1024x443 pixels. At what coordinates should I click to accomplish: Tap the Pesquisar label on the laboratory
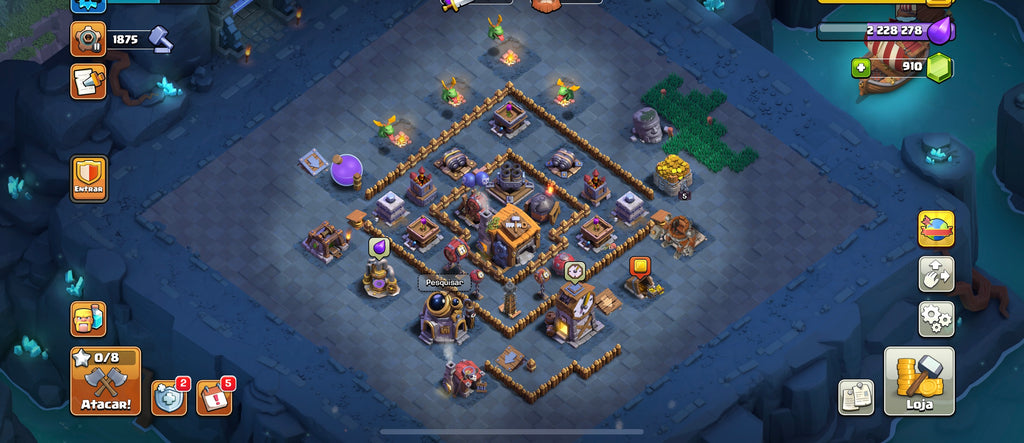pos(443,283)
